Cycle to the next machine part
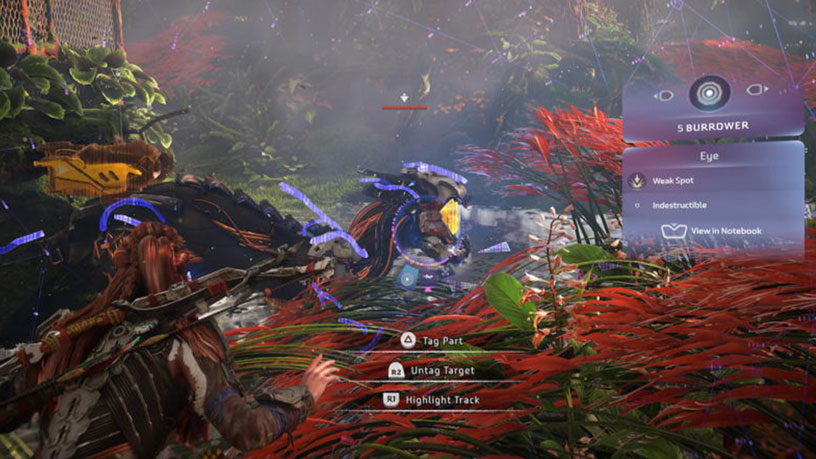The height and width of the screenshot is (459, 816). [757, 91]
